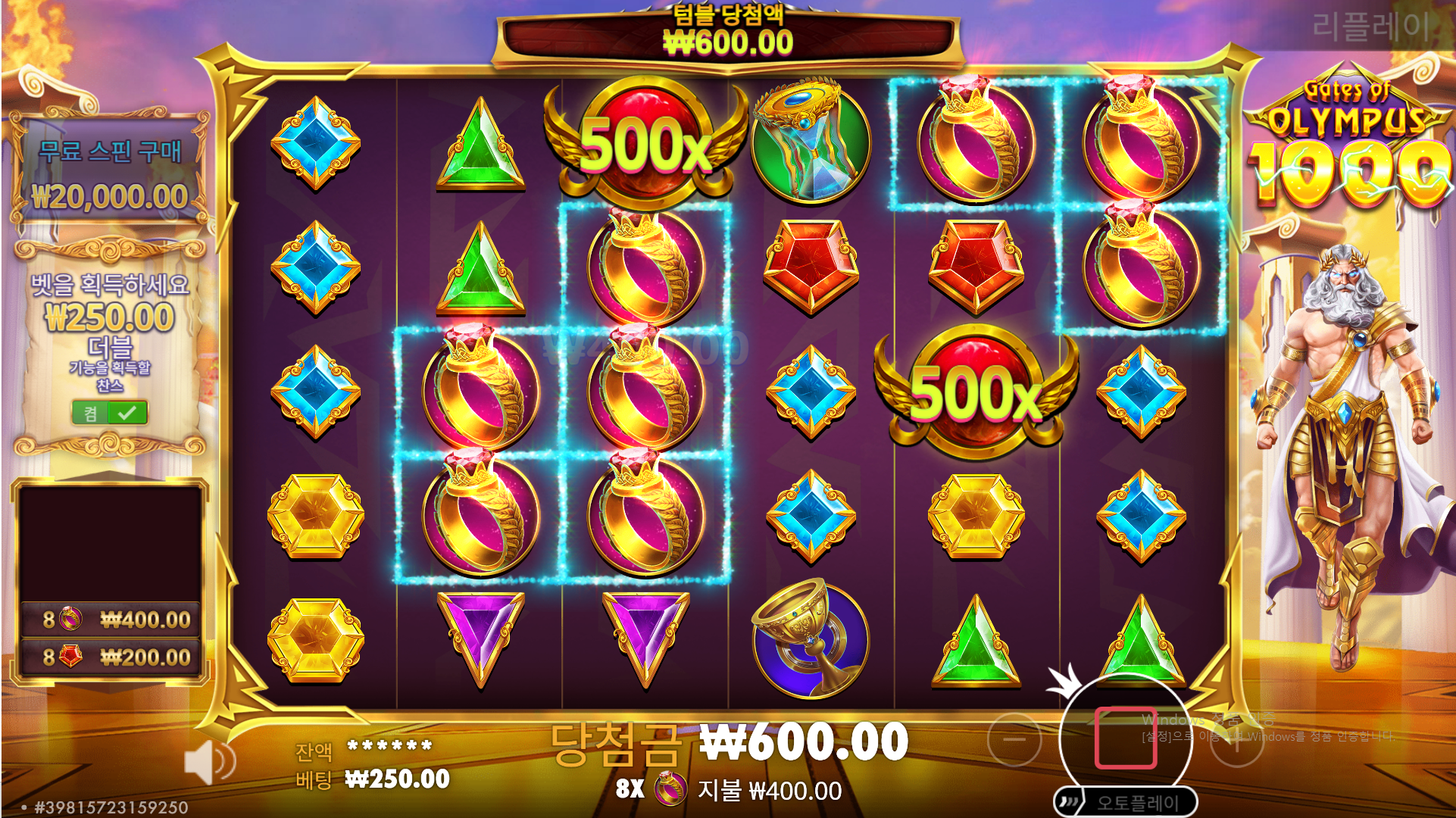Stop the spin with the red square button
This screenshot has height=818, width=1456.
1126,738
